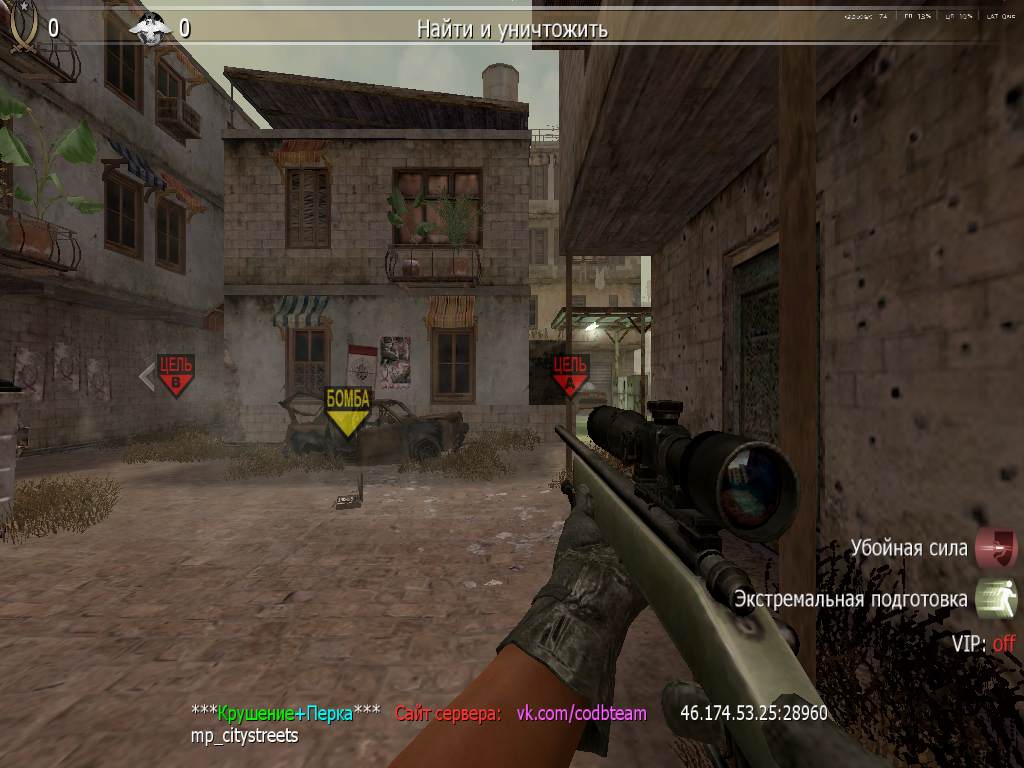Click the Убойная сила perk icon
Screen dimensions: 1024x768
pos(996,548)
